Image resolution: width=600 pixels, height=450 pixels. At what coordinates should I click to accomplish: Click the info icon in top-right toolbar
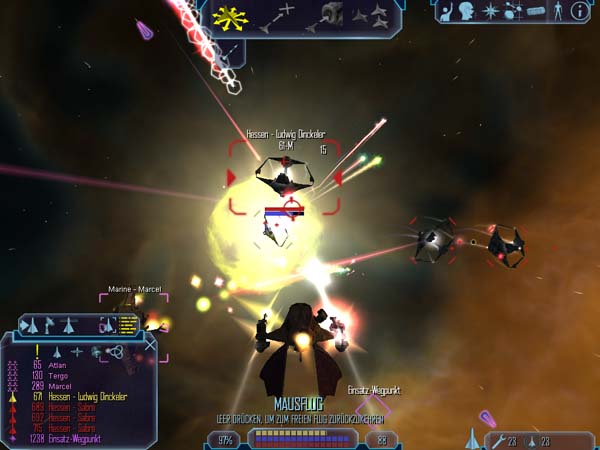point(580,11)
